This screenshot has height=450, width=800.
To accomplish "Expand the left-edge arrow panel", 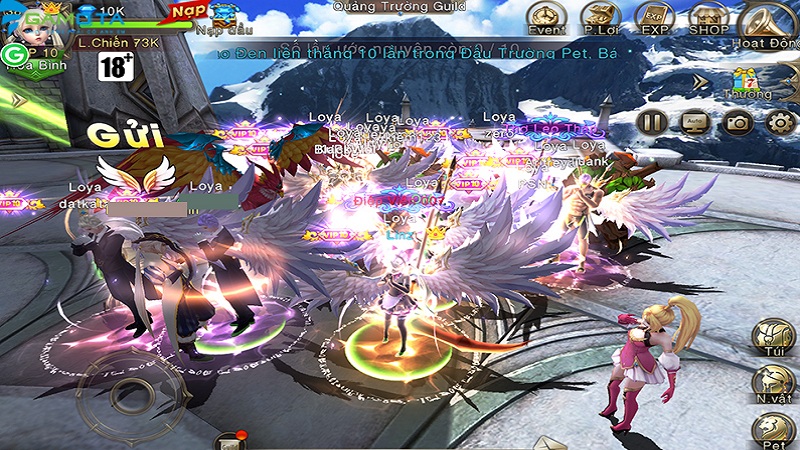I will coord(16,100).
